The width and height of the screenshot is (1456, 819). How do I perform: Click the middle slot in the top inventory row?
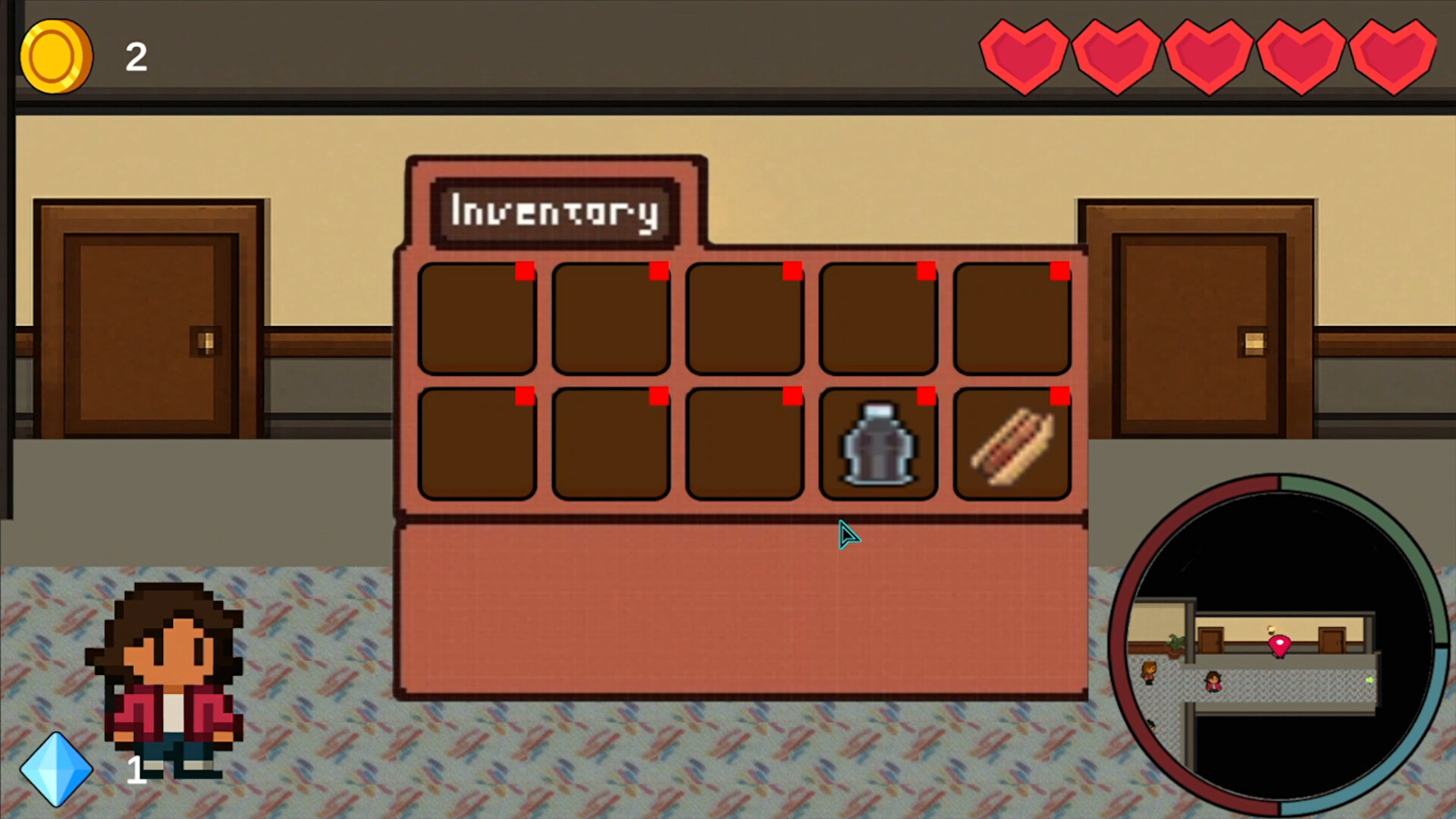[x=745, y=318]
